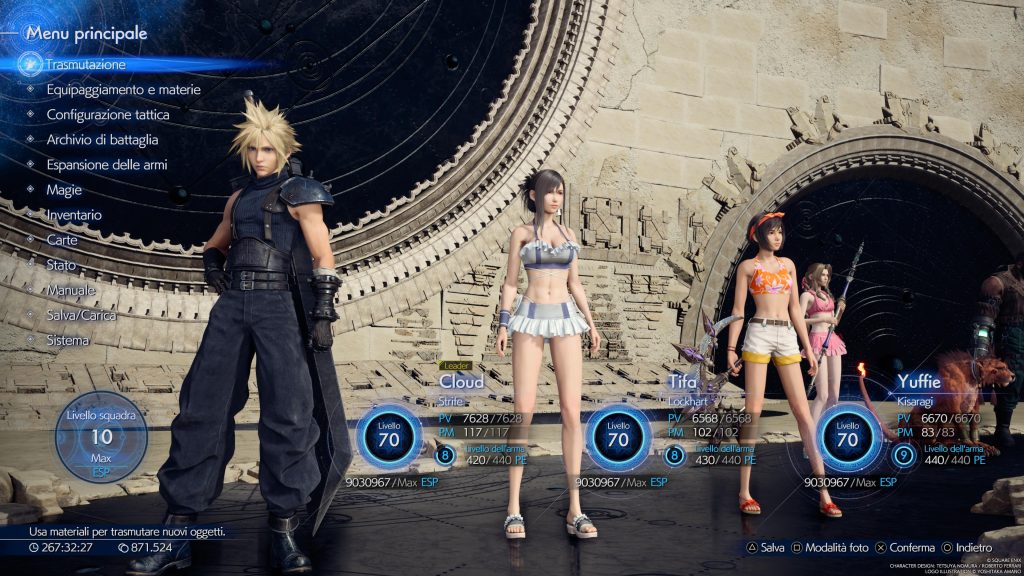Open the Sistema menu
This screenshot has height=576, width=1024.
[x=68, y=340]
